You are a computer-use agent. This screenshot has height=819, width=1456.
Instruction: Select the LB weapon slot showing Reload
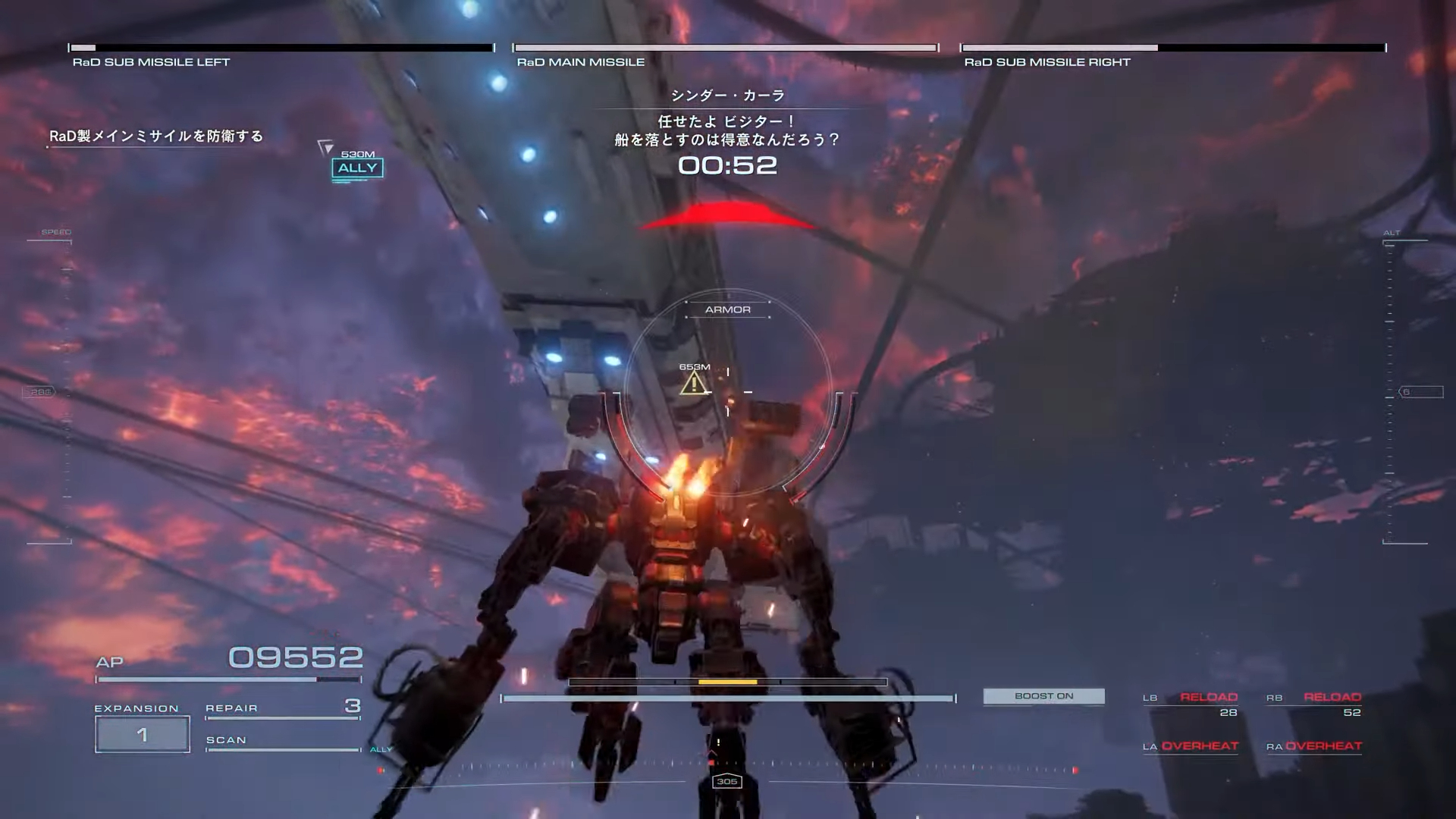tap(1191, 704)
